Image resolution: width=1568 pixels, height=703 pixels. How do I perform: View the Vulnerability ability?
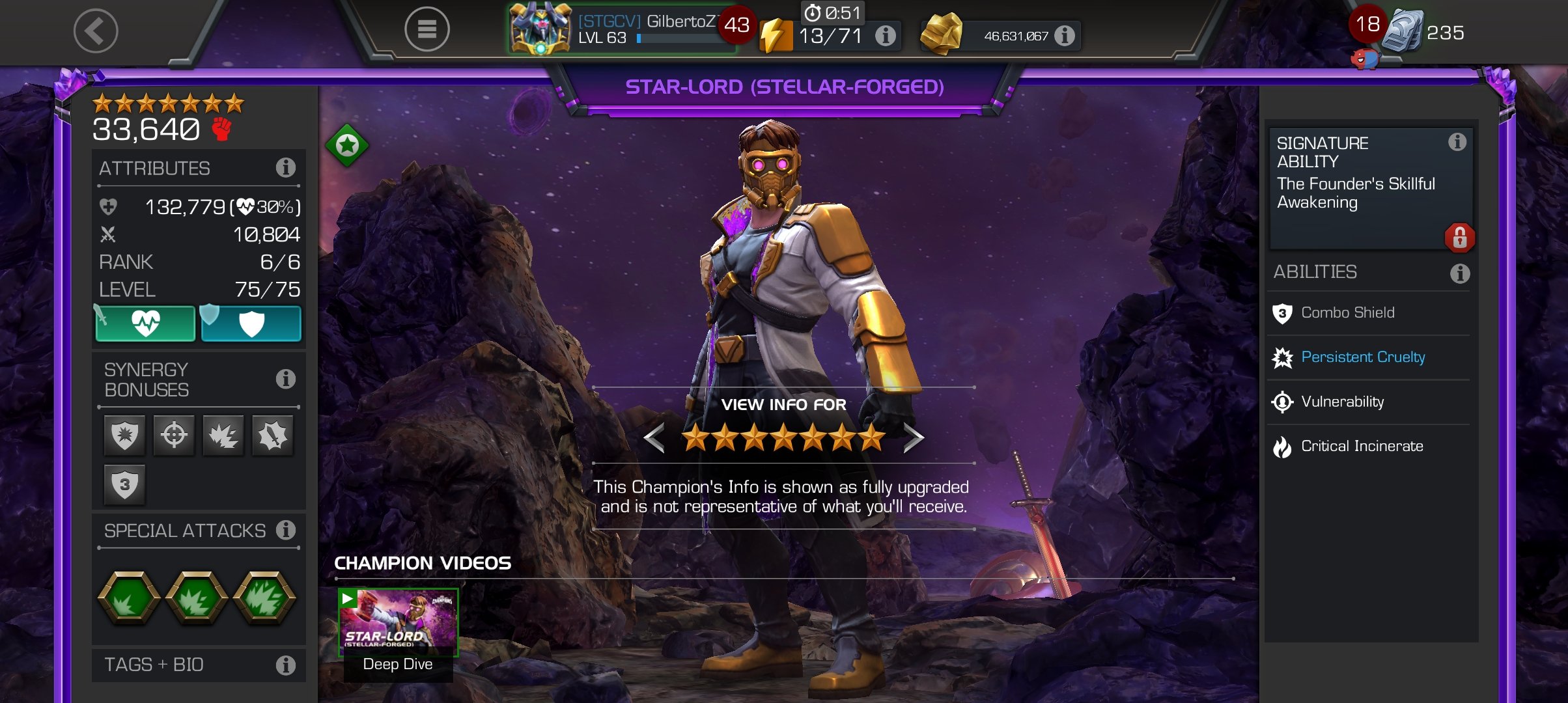click(1342, 402)
